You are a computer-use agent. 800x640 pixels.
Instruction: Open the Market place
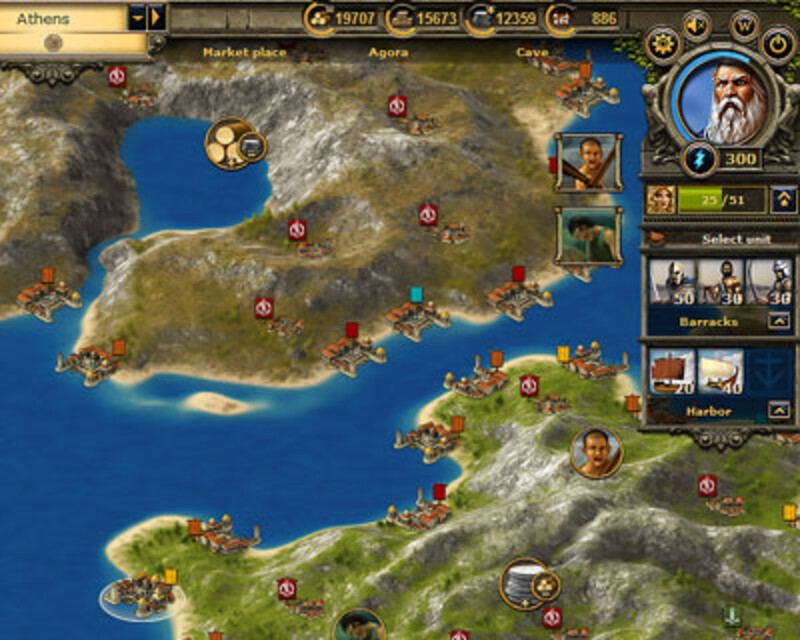244,52
